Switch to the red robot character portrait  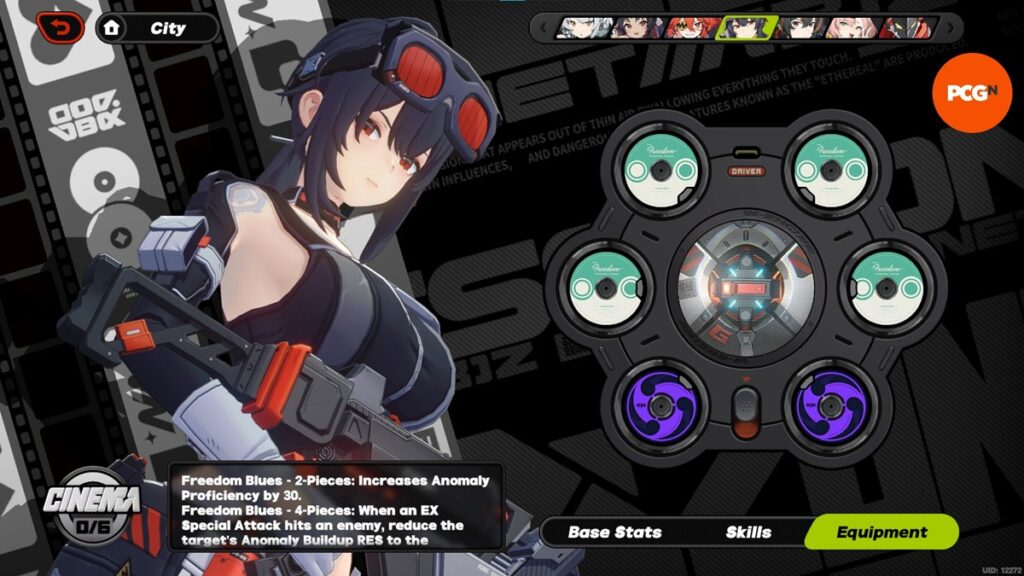tap(906, 28)
